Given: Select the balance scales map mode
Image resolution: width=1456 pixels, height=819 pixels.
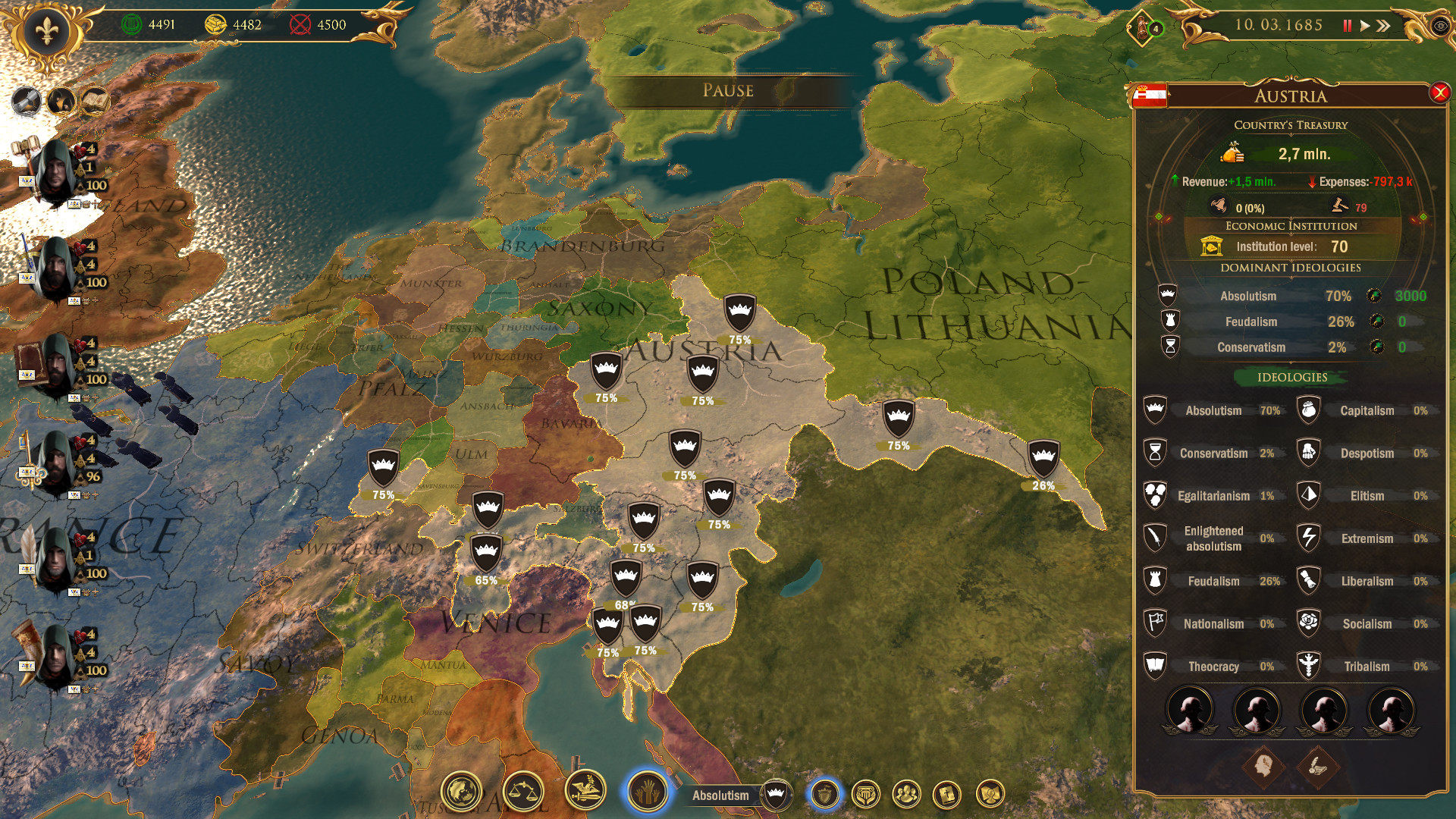Looking at the screenshot, I should pos(523,792).
